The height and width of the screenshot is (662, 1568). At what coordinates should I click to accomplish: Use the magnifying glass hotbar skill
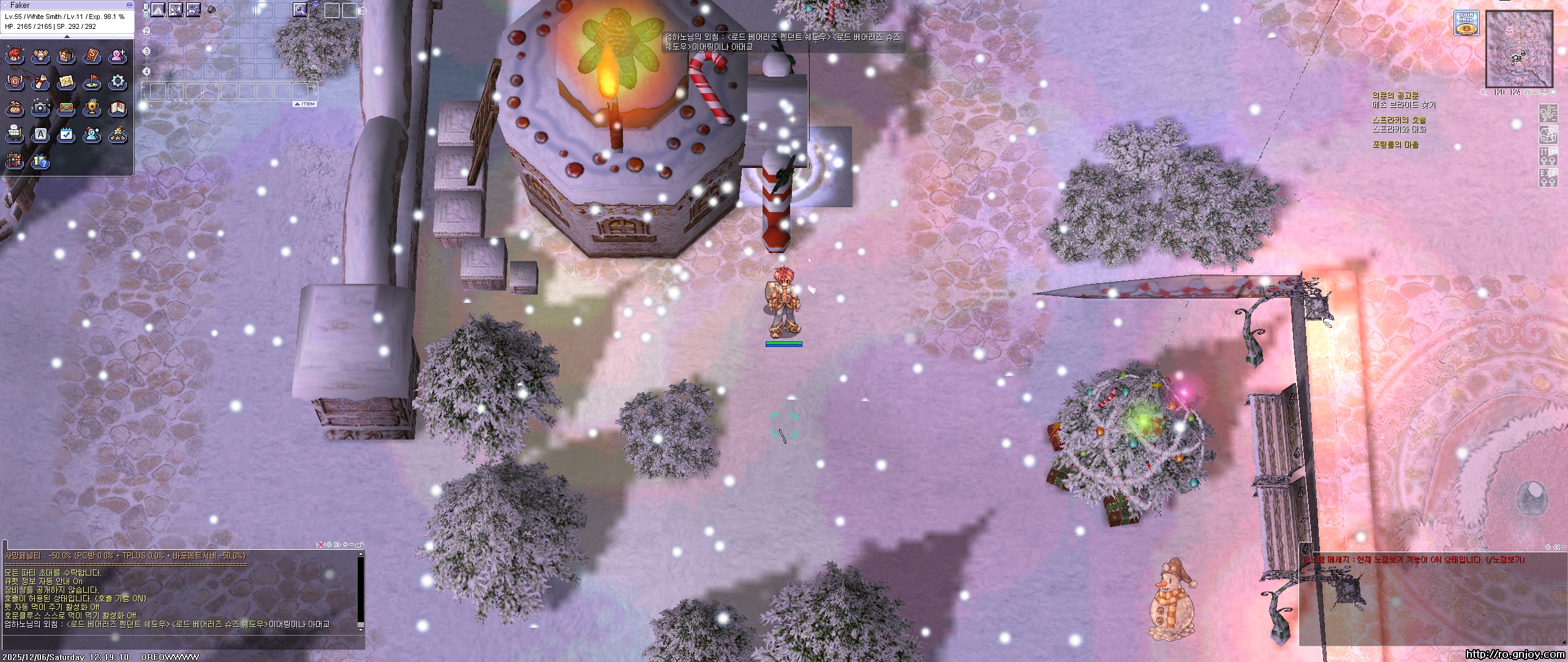(300, 9)
